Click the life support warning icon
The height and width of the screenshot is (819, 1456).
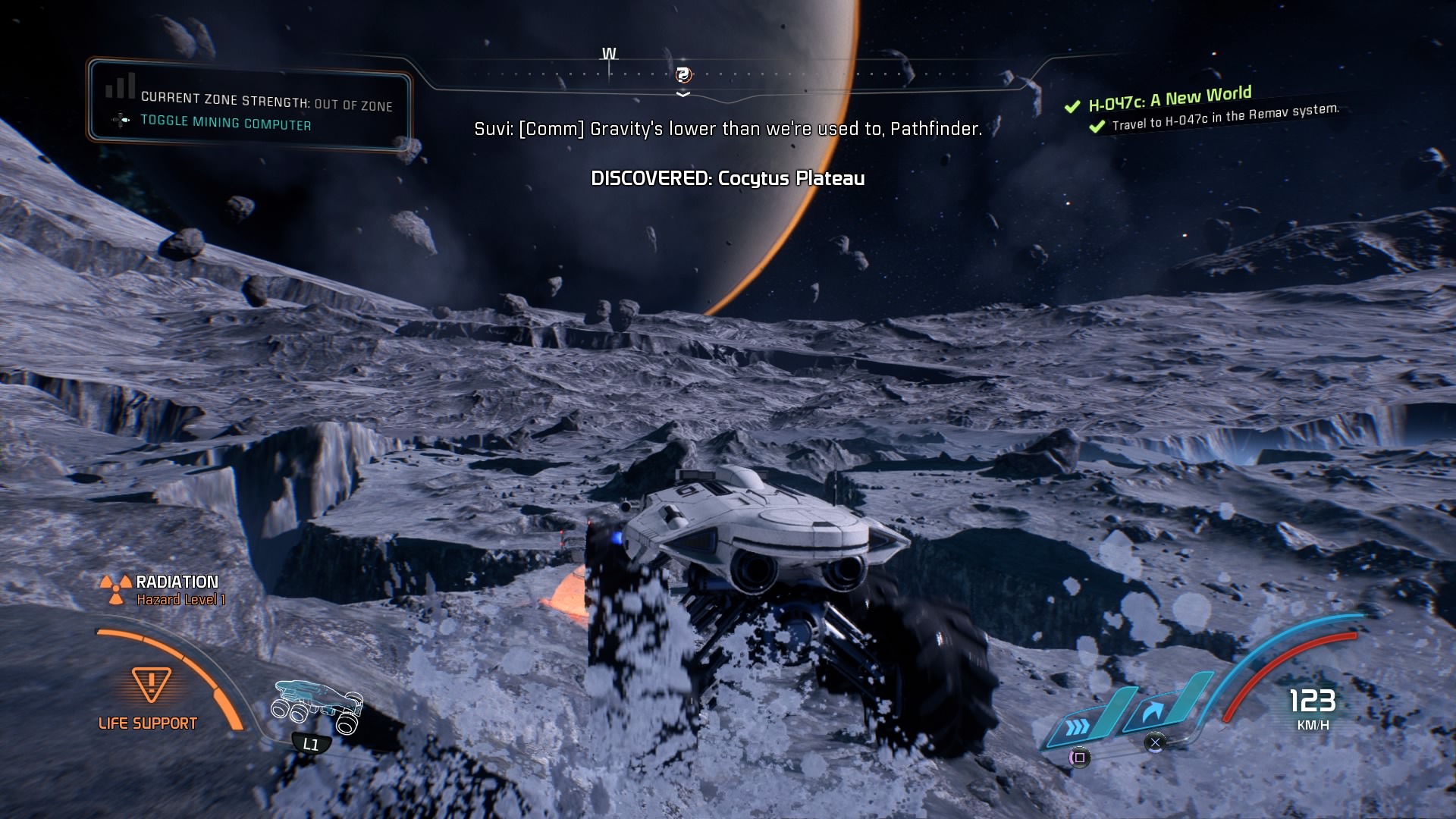tap(151, 685)
